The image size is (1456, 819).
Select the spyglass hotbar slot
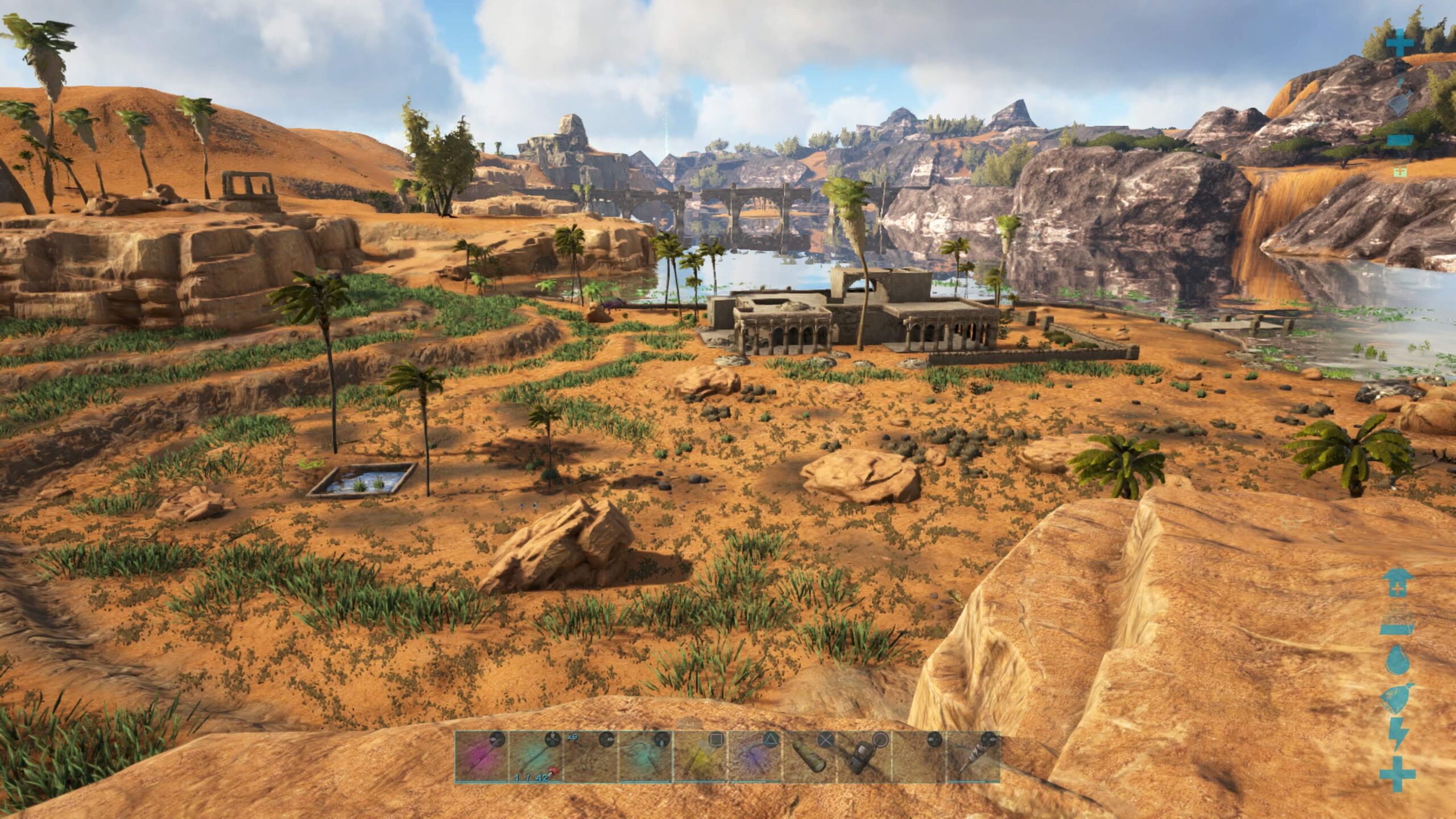(809, 756)
